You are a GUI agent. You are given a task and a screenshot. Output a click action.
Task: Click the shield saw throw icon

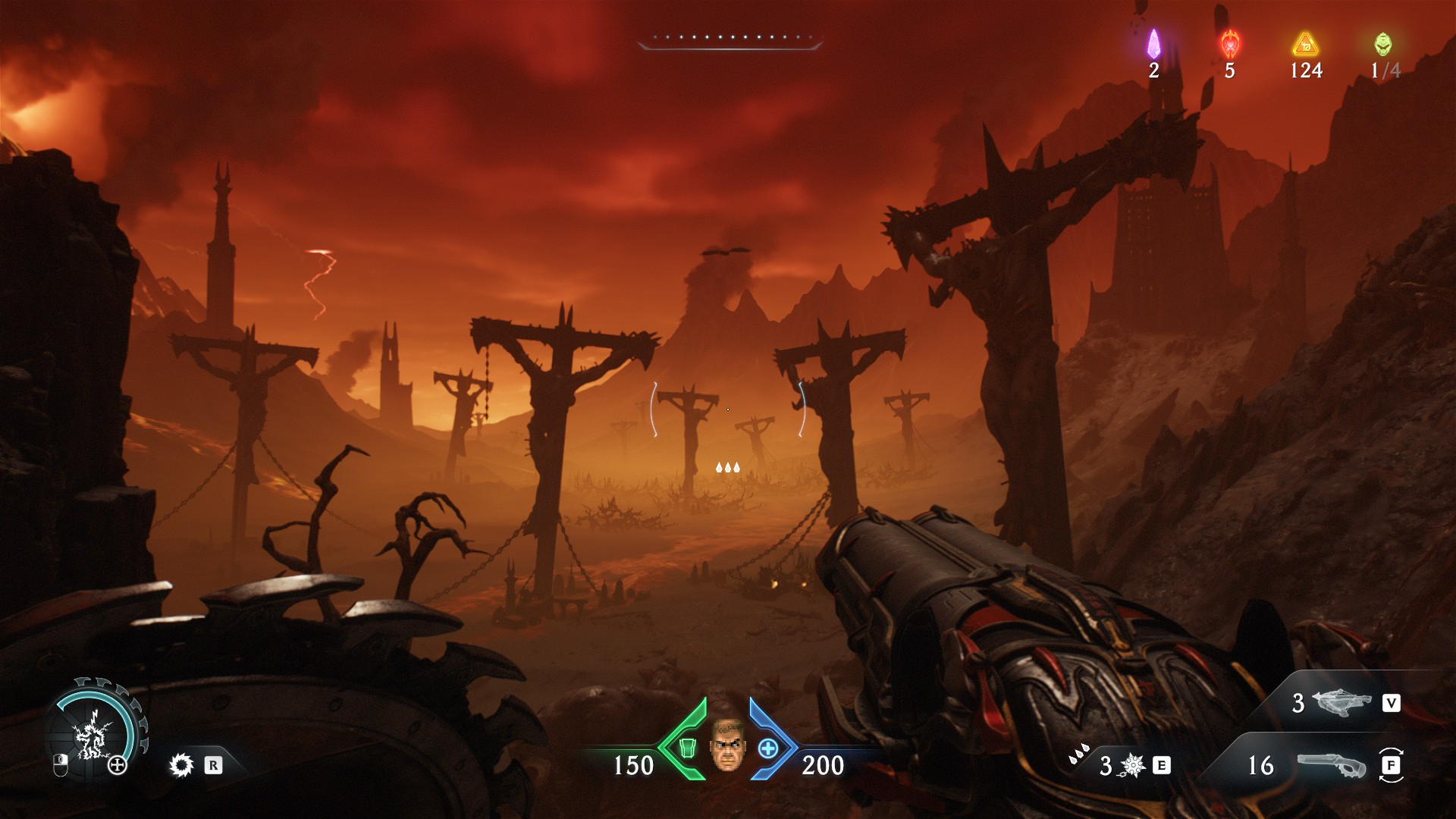[x=181, y=765]
